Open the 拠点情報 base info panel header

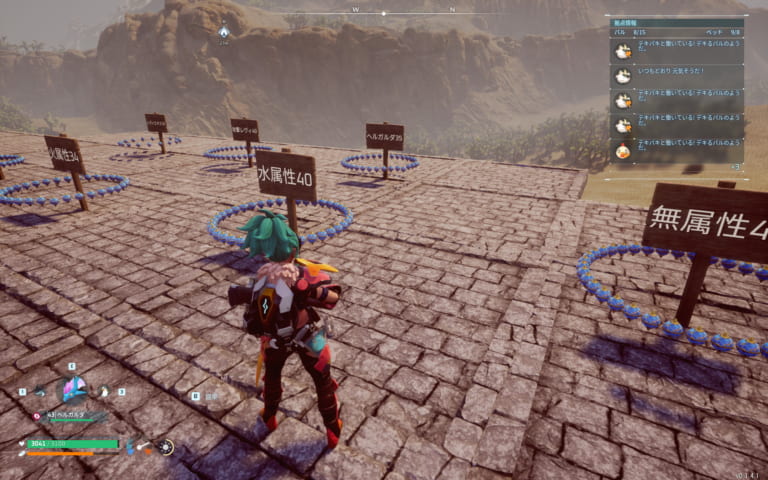[x=676, y=22]
